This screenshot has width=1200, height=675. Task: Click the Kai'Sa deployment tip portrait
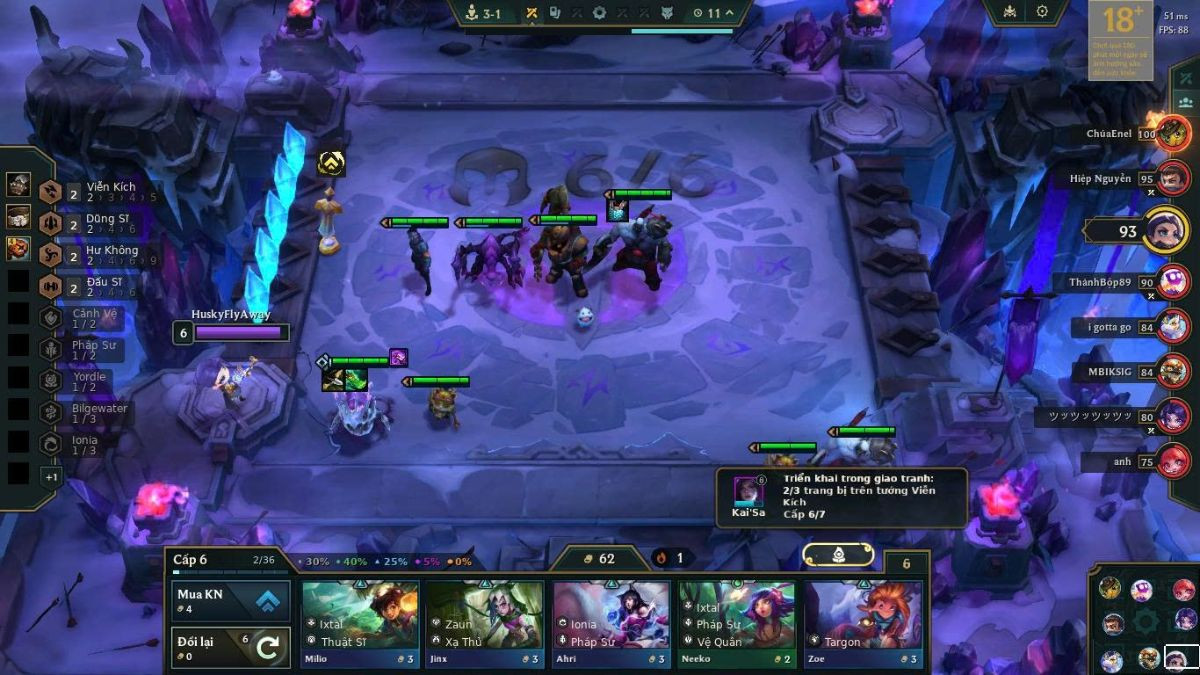tap(749, 492)
